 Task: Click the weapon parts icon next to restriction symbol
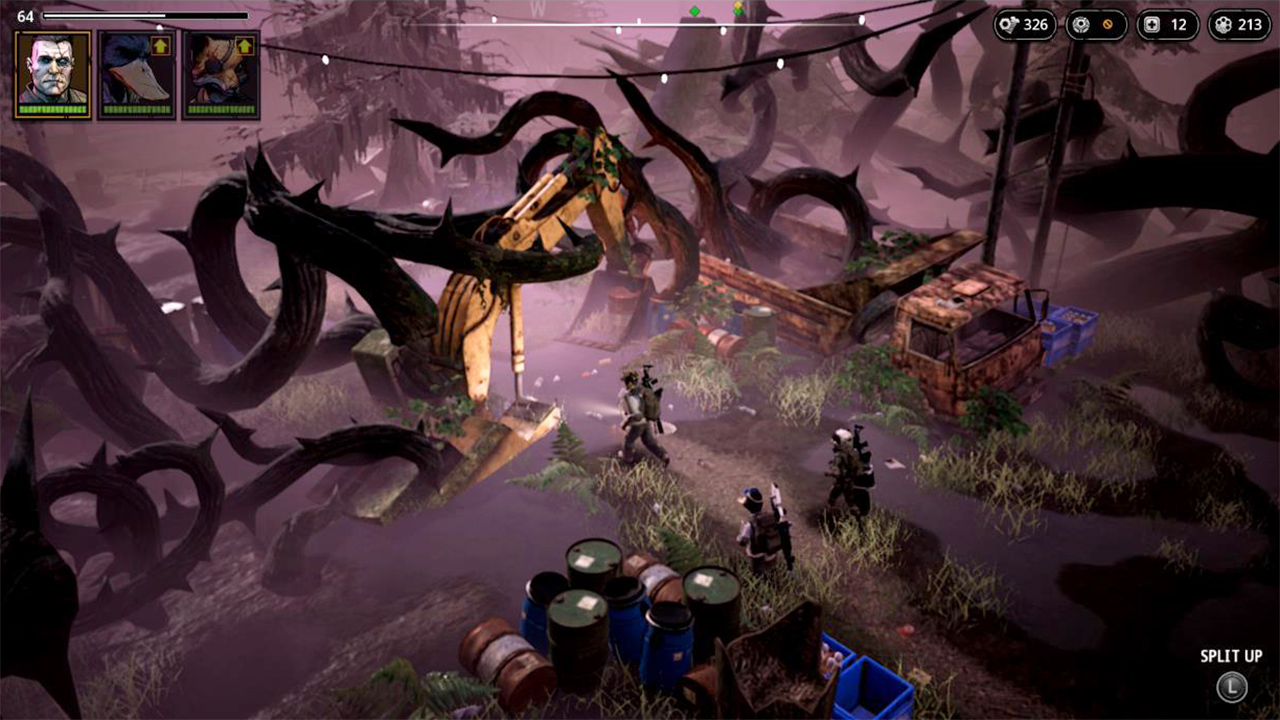(x=1081, y=25)
